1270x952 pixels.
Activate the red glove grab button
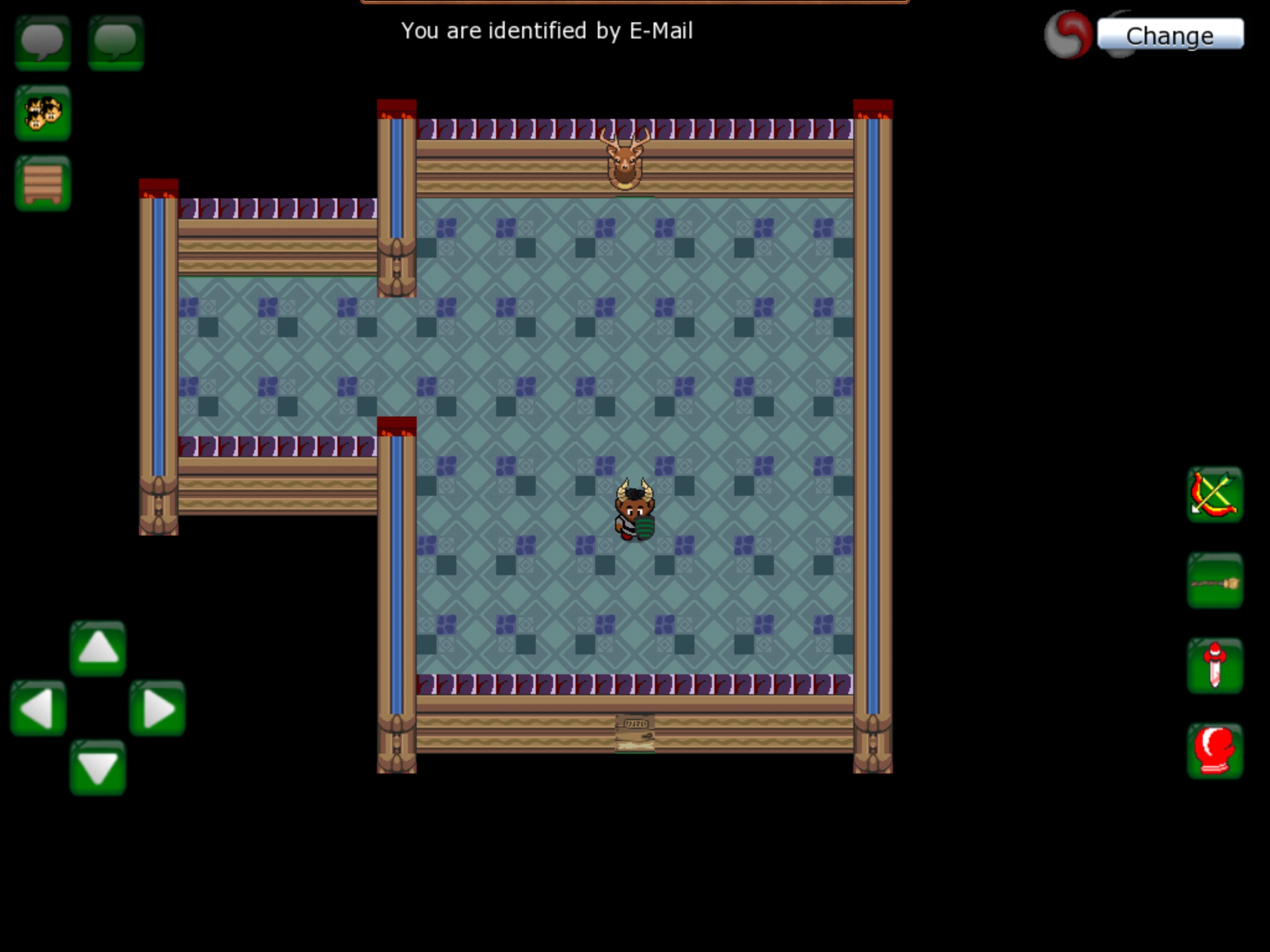point(1215,751)
